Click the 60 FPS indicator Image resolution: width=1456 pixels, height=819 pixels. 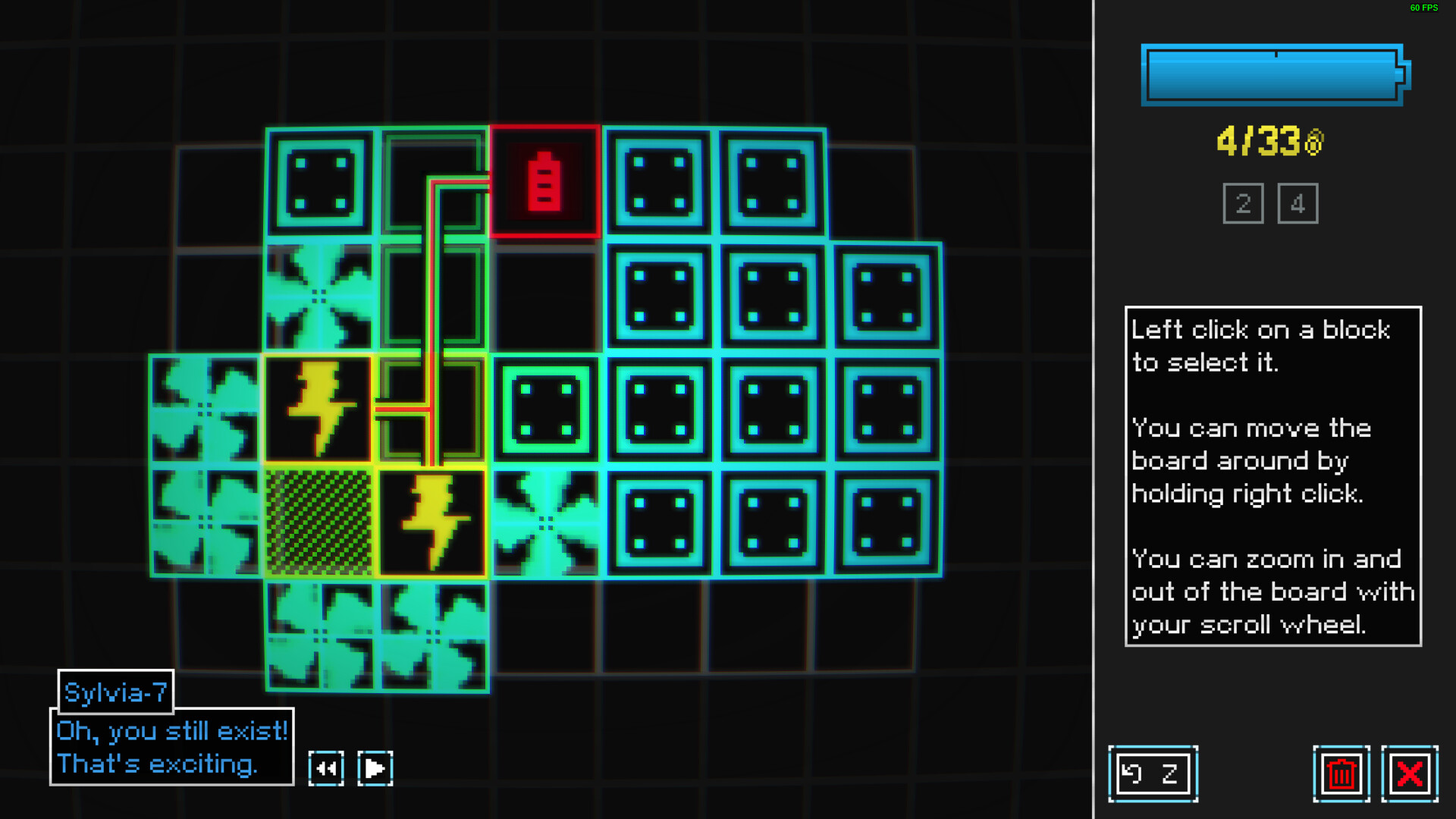tap(1422, 9)
